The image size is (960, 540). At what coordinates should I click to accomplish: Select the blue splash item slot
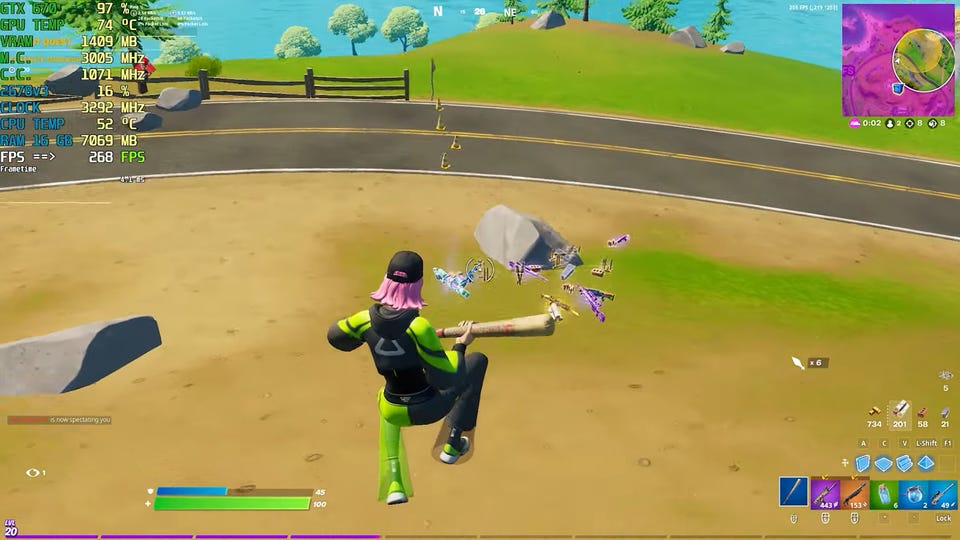pos(913,492)
